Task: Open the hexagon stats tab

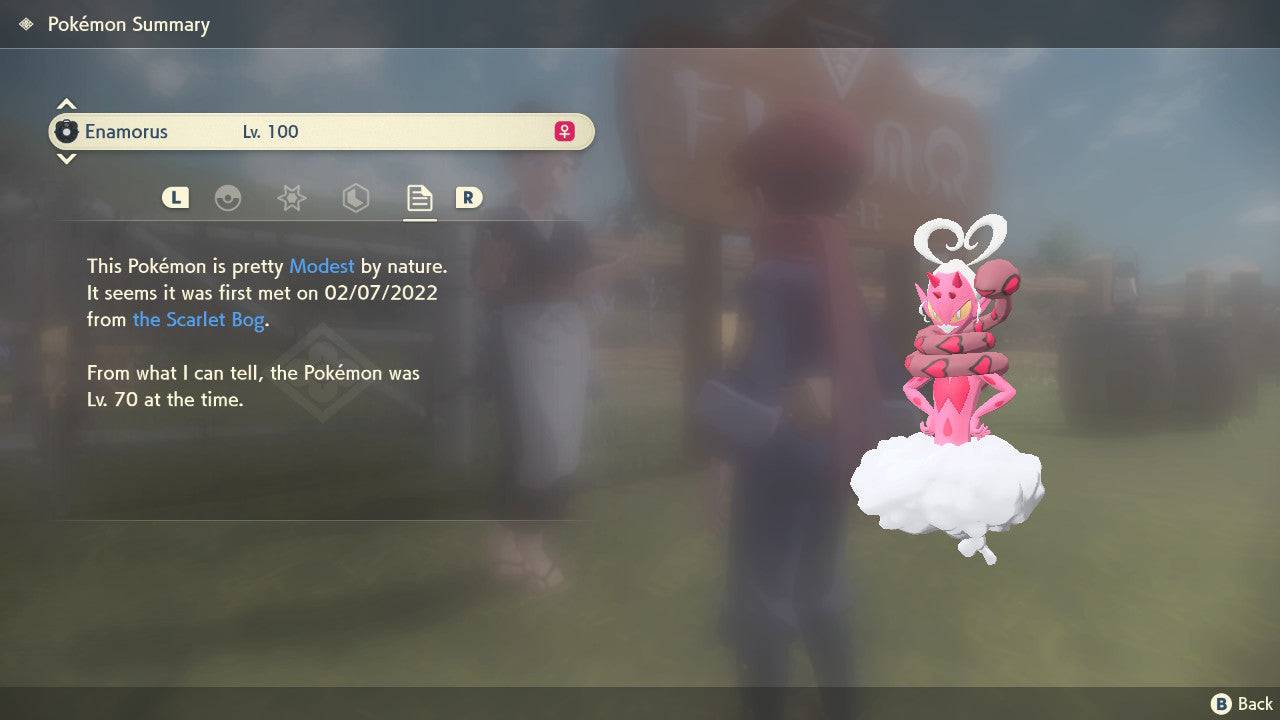Action: coord(355,198)
